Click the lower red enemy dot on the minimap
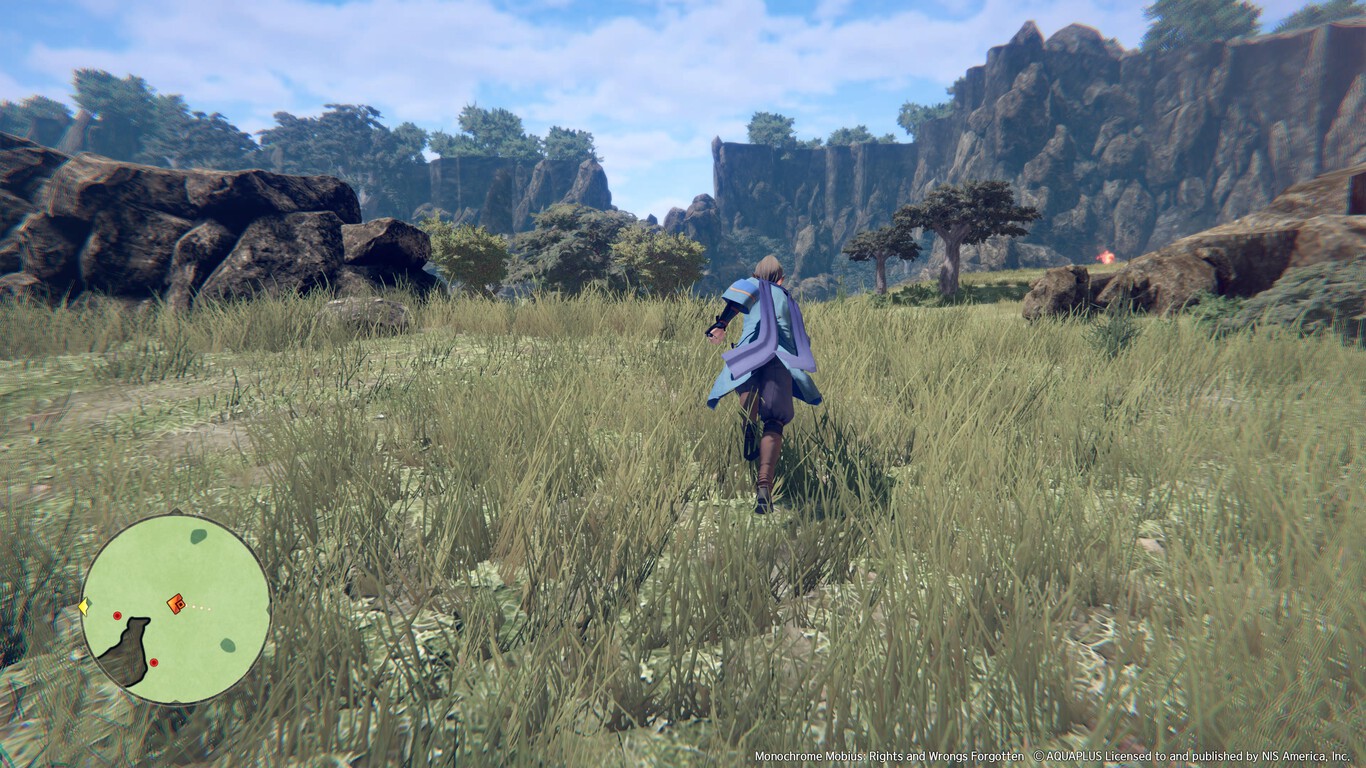This screenshot has width=1366, height=768. point(154,661)
